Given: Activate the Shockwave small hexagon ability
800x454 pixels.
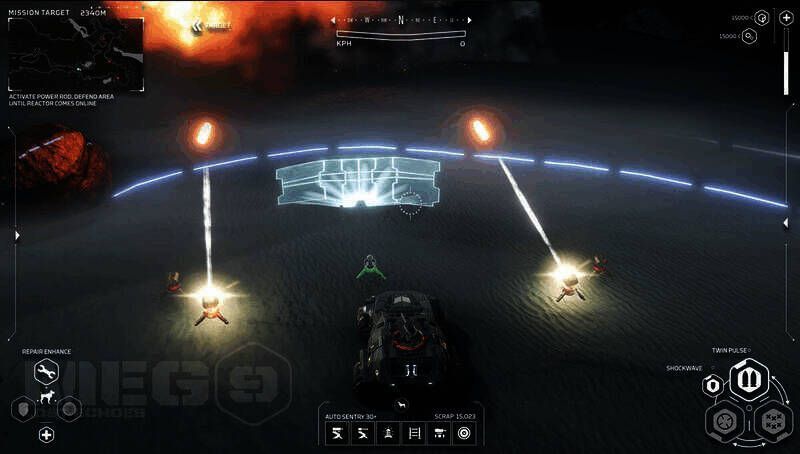Looking at the screenshot, I should click(713, 384).
